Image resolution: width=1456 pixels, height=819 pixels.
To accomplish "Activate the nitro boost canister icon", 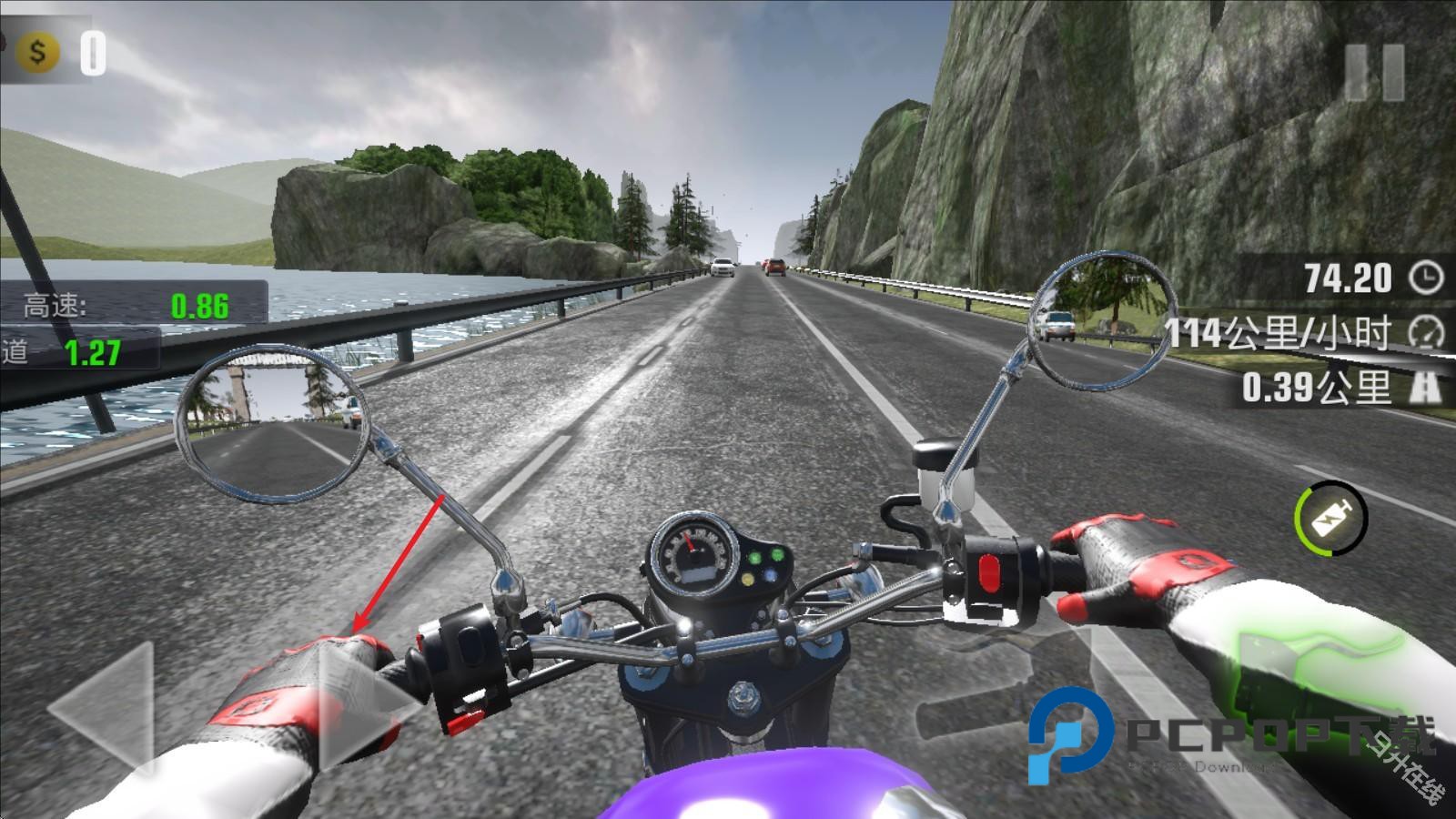I will (x=1330, y=519).
